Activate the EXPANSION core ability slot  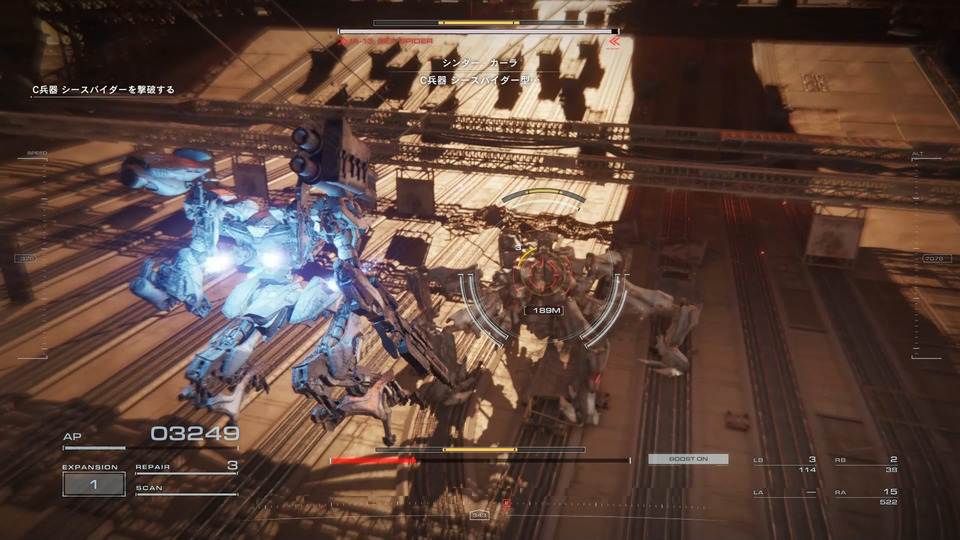coord(93,484)
